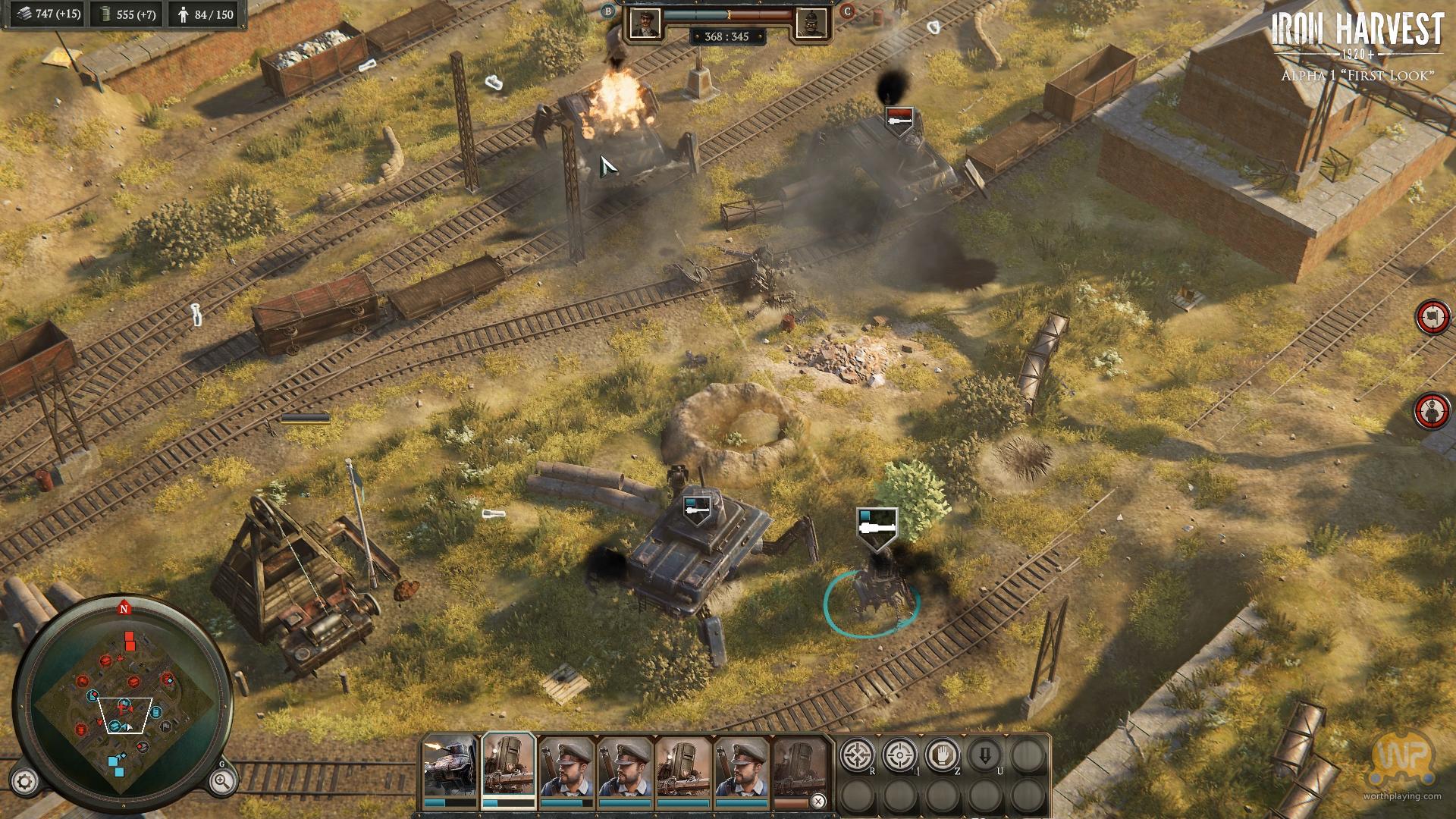Select the highlighted armored gunner unit card

coord(509,766)
